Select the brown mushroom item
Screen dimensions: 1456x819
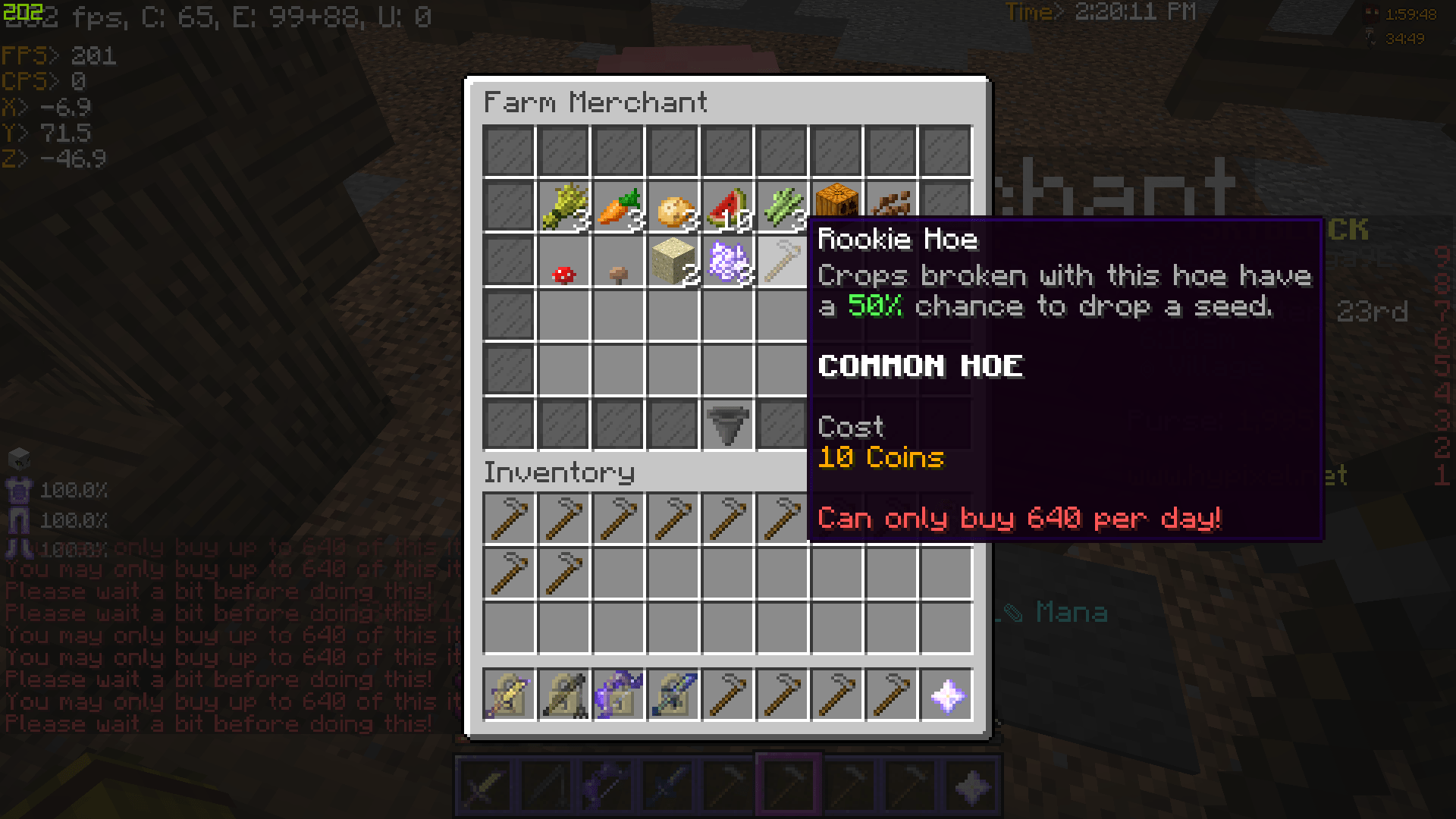click(619, 259)
